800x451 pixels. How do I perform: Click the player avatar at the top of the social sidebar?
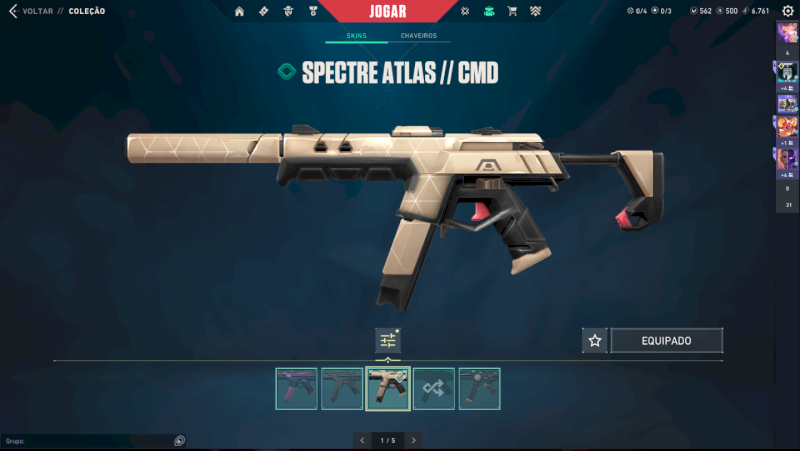click(x=787, y=33)
